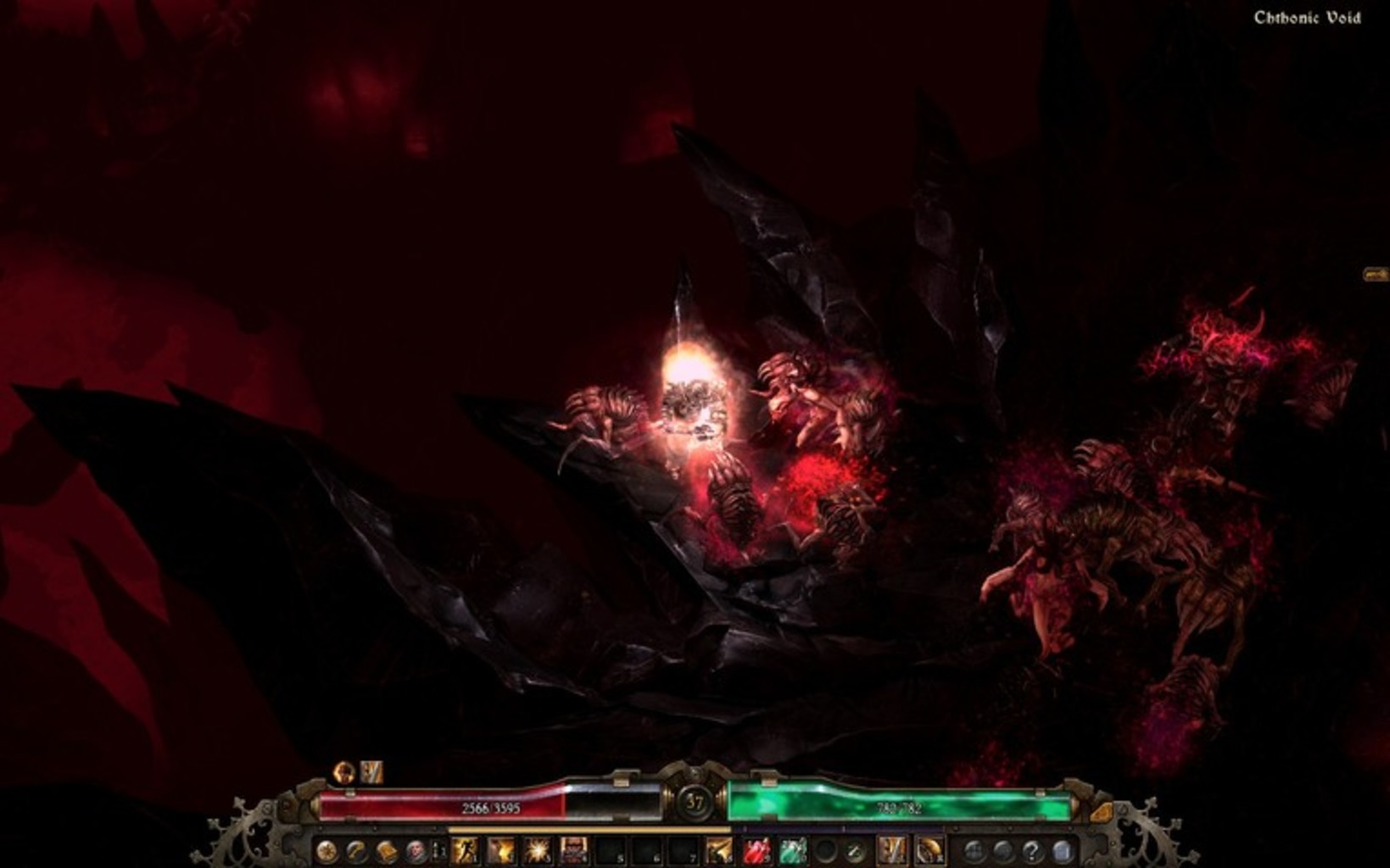Screen dimensions: 1390x868
Task: Activate the fiery strike skill in slot 2
Action: pos(501,850)
